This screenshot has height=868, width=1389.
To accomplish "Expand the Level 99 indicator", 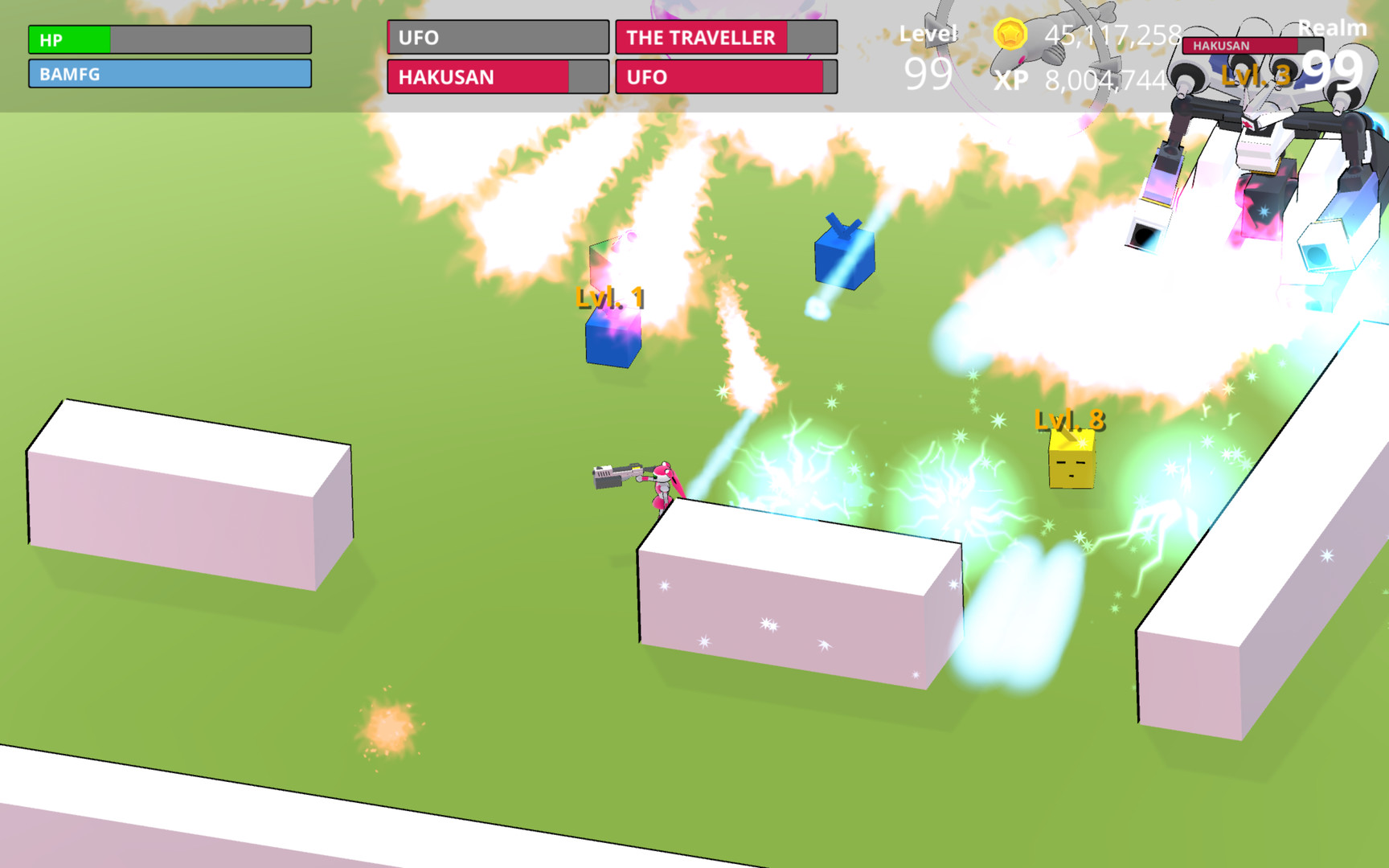I will (x=930, y=56).
